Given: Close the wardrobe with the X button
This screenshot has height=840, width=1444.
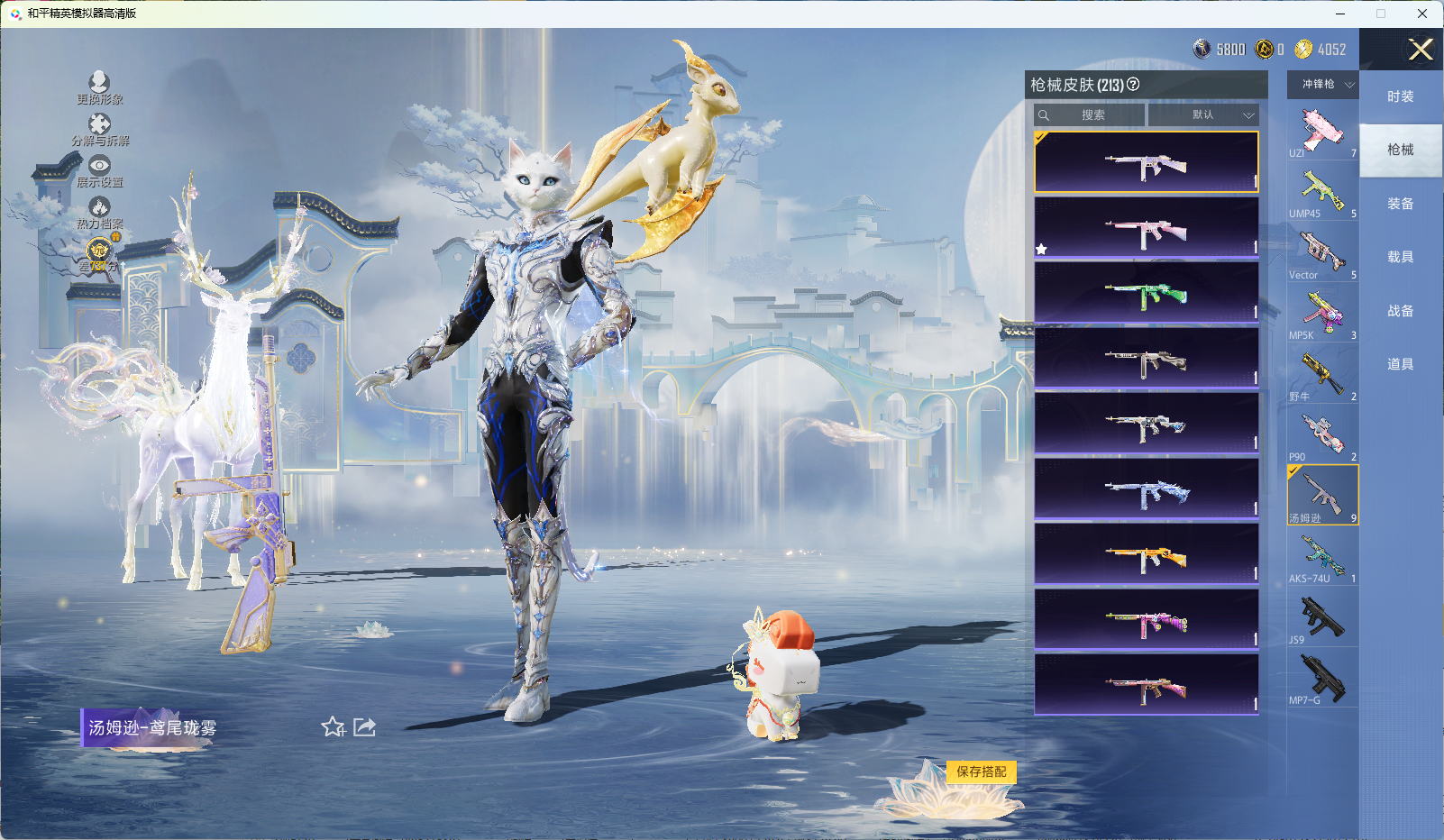Looking at the screenshot, I should 1421,50.
